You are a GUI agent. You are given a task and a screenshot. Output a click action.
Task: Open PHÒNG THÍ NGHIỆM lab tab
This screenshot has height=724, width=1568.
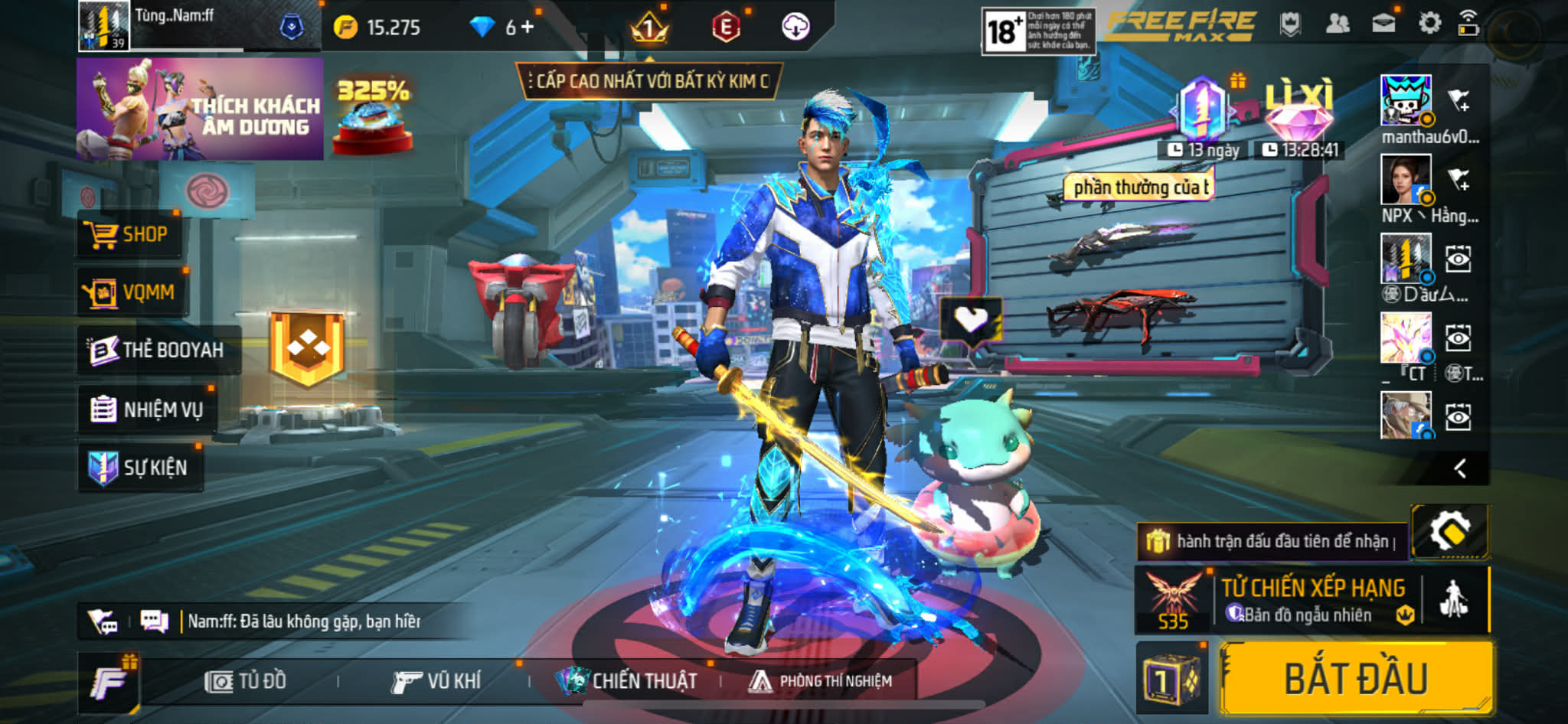click(x=821, y=681)
